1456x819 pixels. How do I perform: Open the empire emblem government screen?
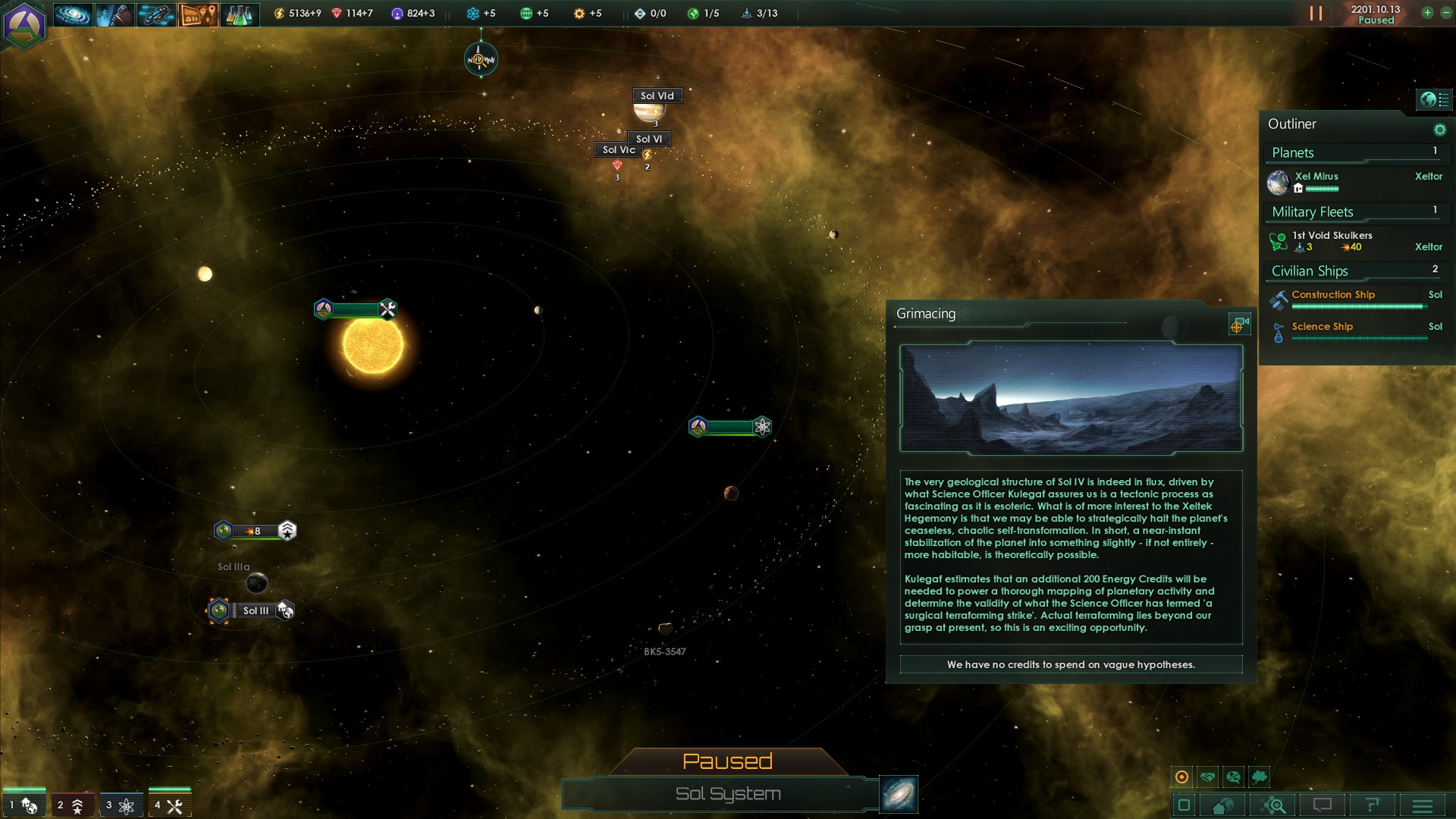[24, 24]
